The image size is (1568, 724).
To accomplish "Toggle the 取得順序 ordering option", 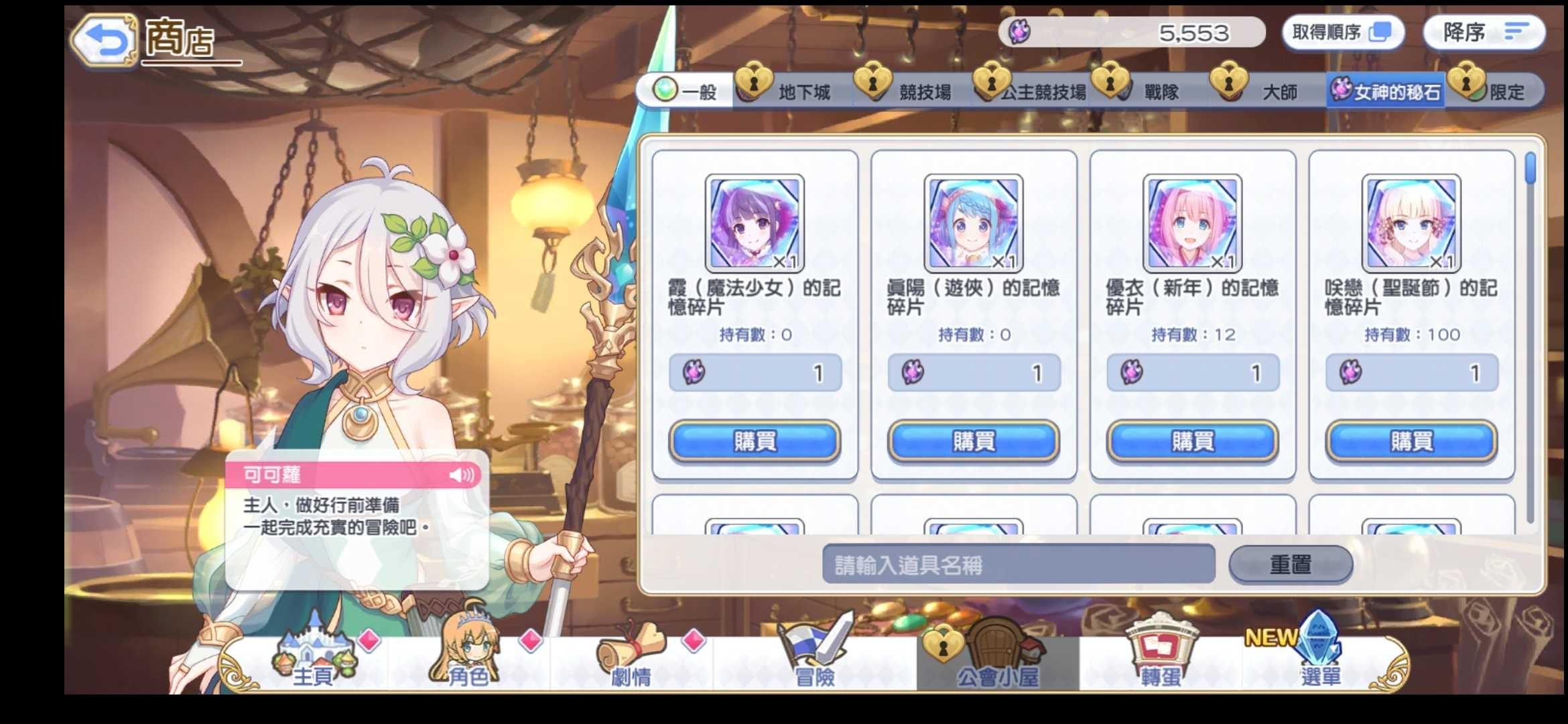I will [1343, 32].
